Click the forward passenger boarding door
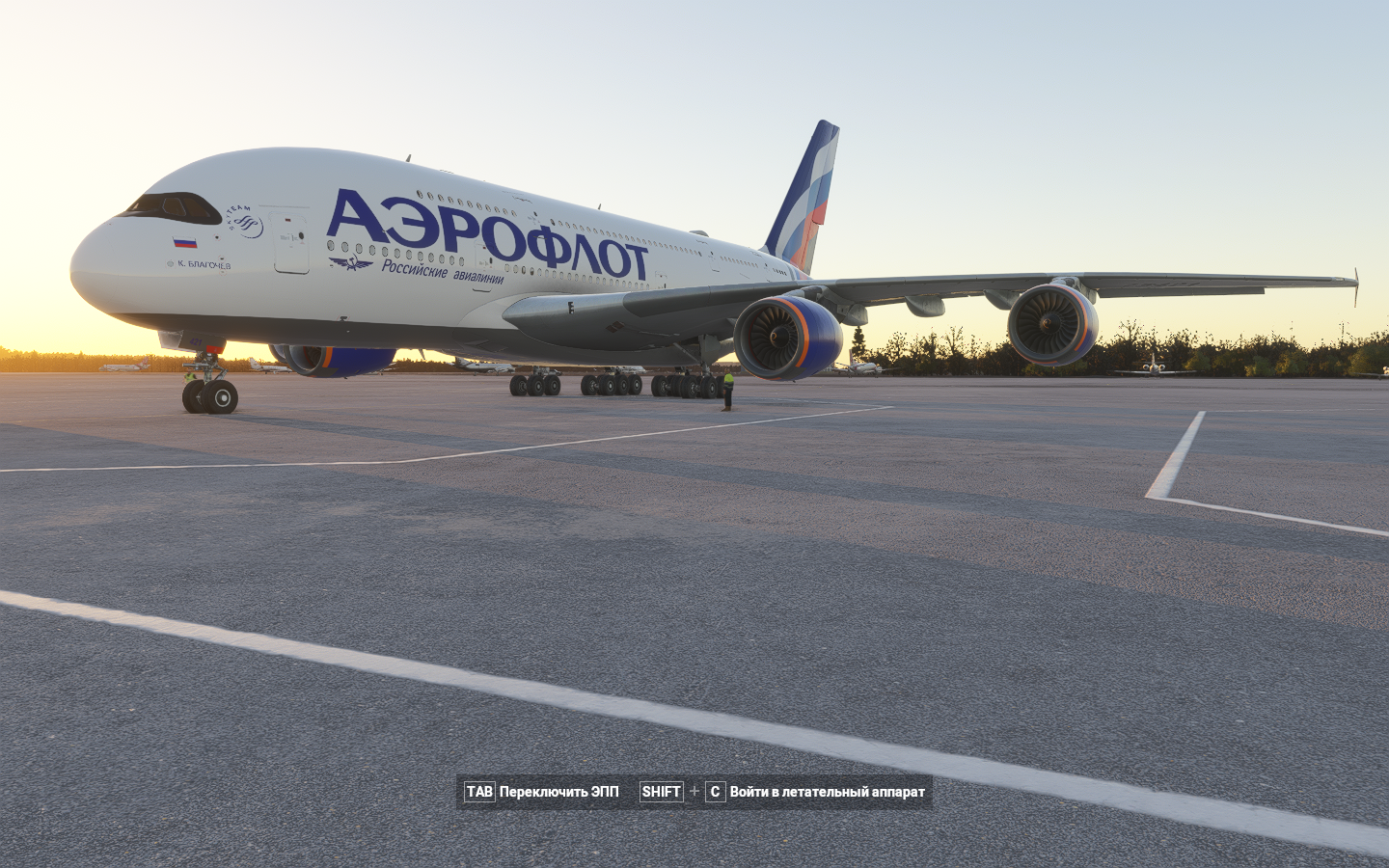 289,241
